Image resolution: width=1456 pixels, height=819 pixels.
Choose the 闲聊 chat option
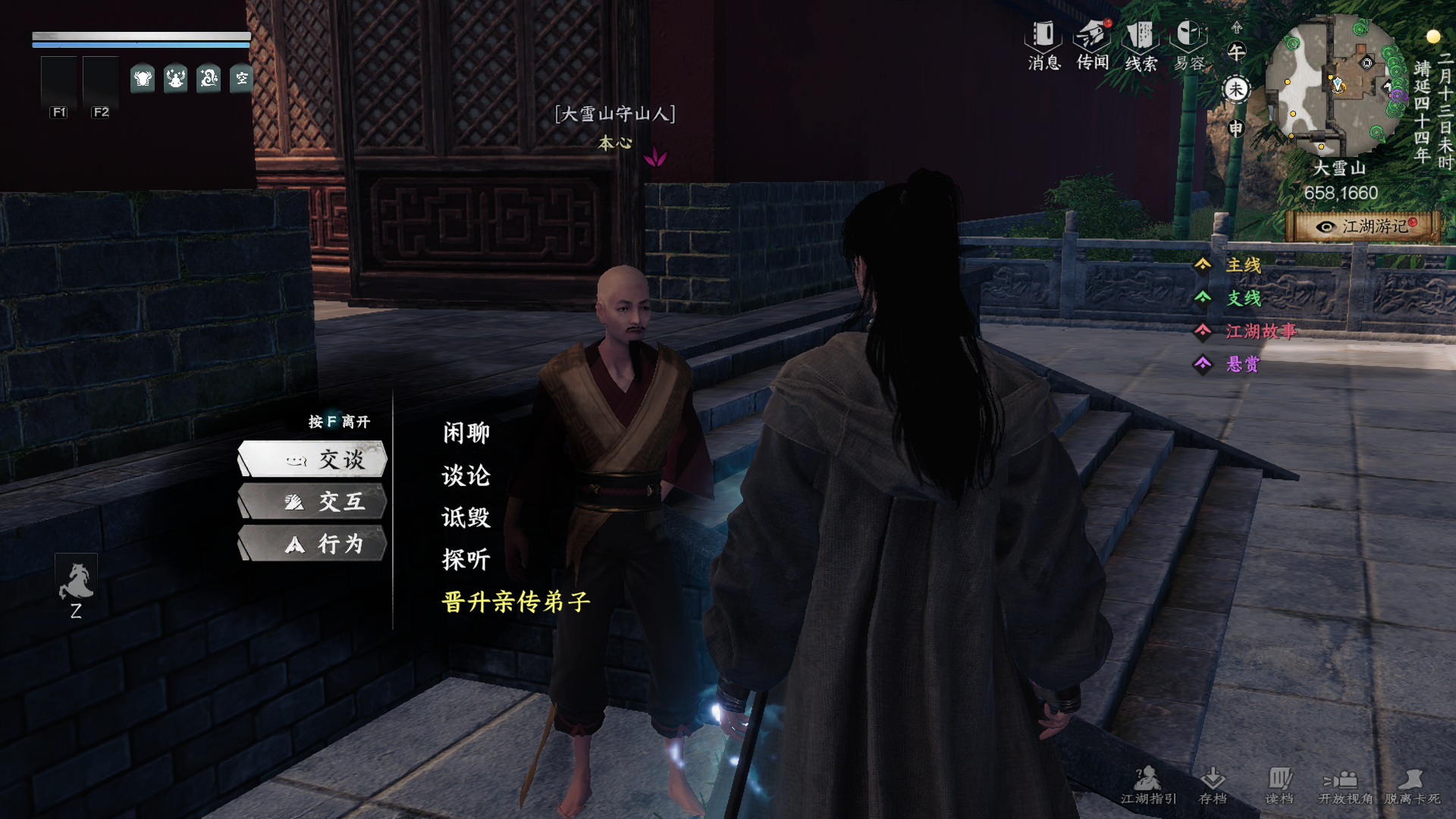click(466, 433)
